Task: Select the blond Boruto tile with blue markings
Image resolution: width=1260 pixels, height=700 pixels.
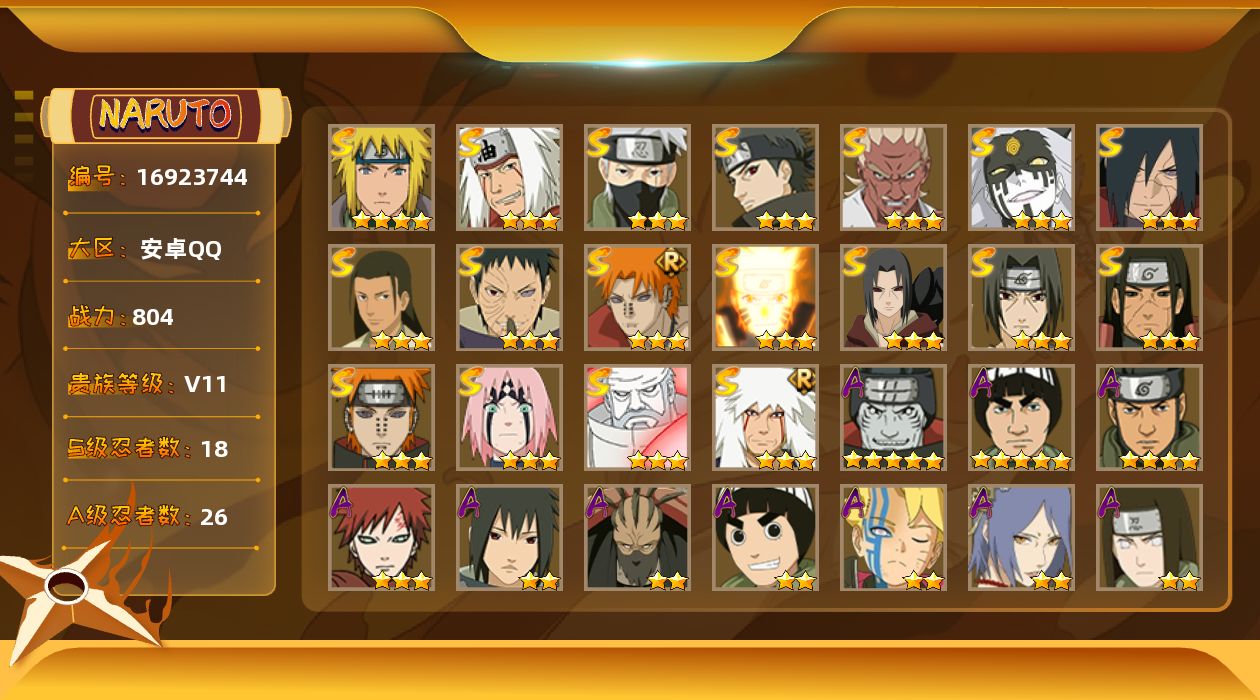Action: (893, 538)
